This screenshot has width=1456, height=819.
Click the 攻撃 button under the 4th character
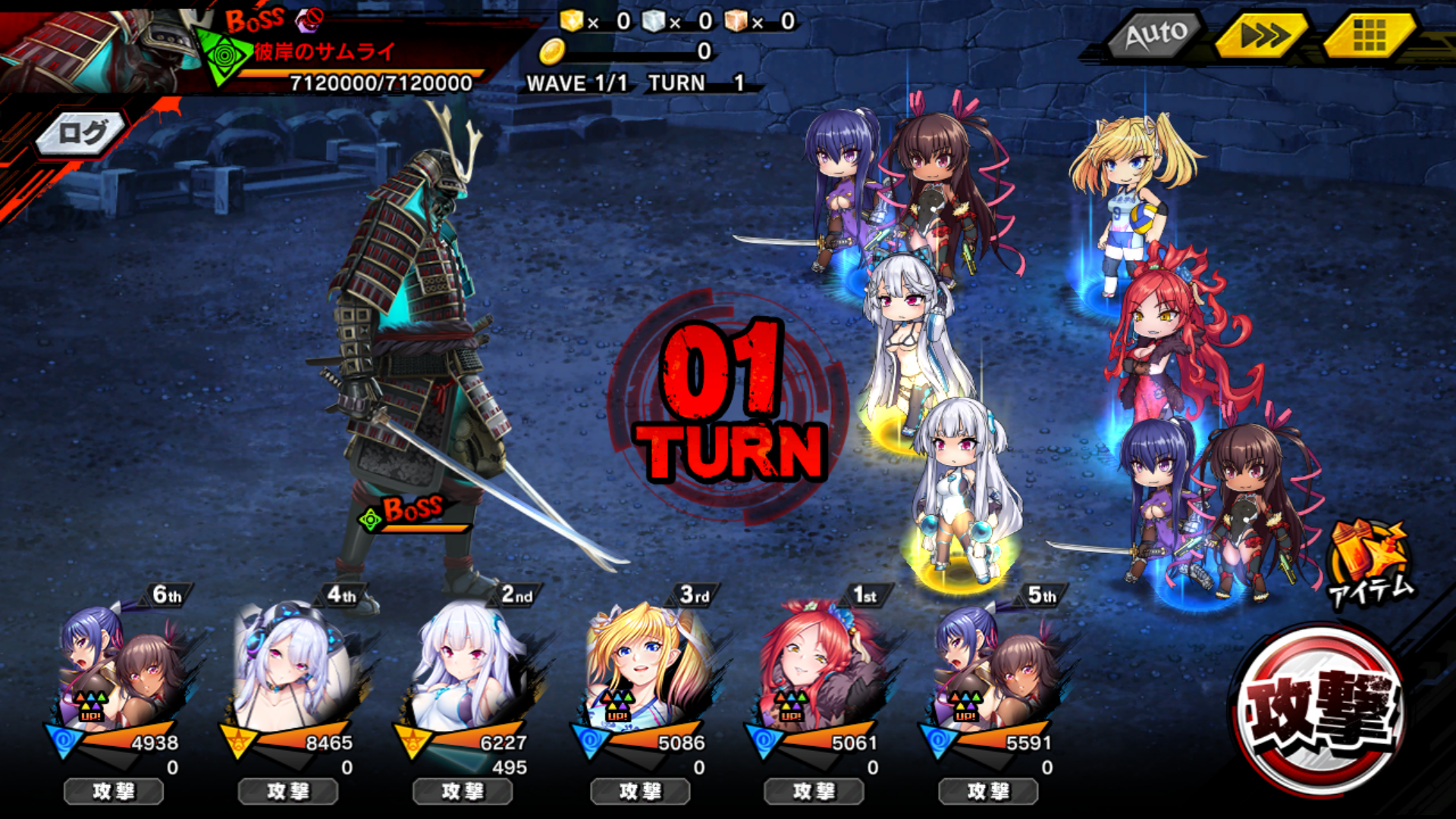coord(288,792)
